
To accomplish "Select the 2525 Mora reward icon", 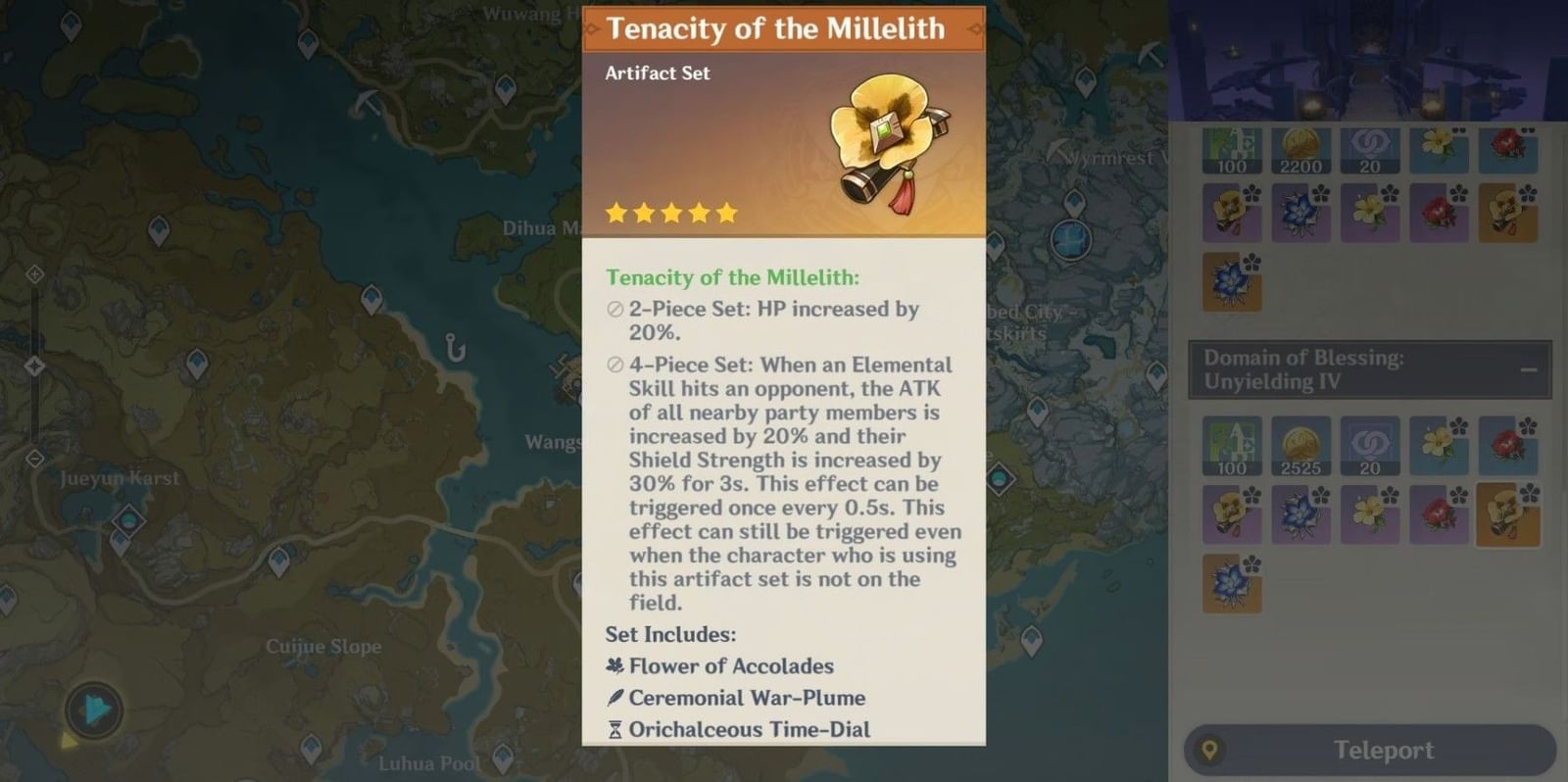I will (x=1300, y=447).
